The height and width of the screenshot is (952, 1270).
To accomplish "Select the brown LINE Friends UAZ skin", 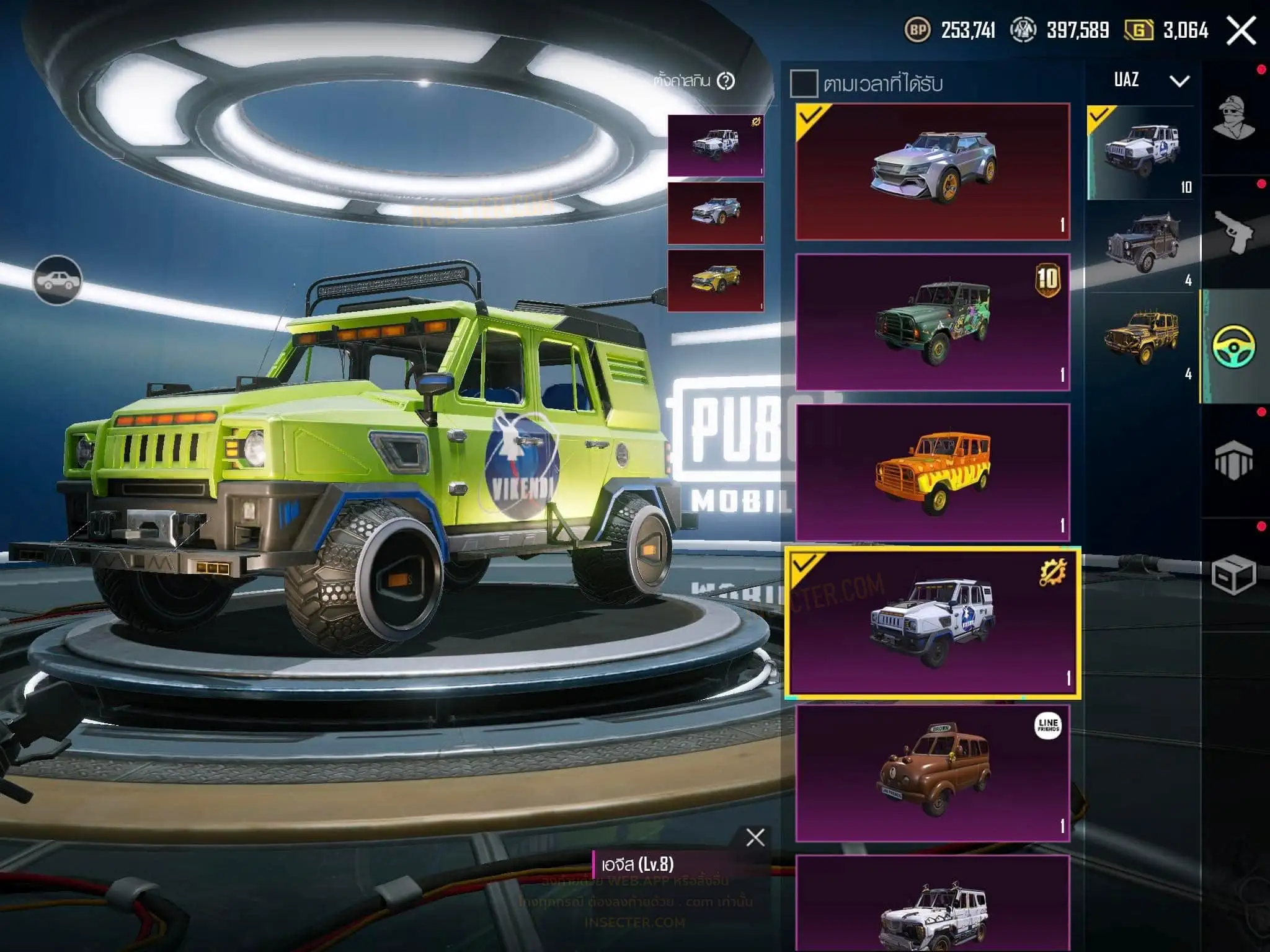I will (x=933, y=773).
